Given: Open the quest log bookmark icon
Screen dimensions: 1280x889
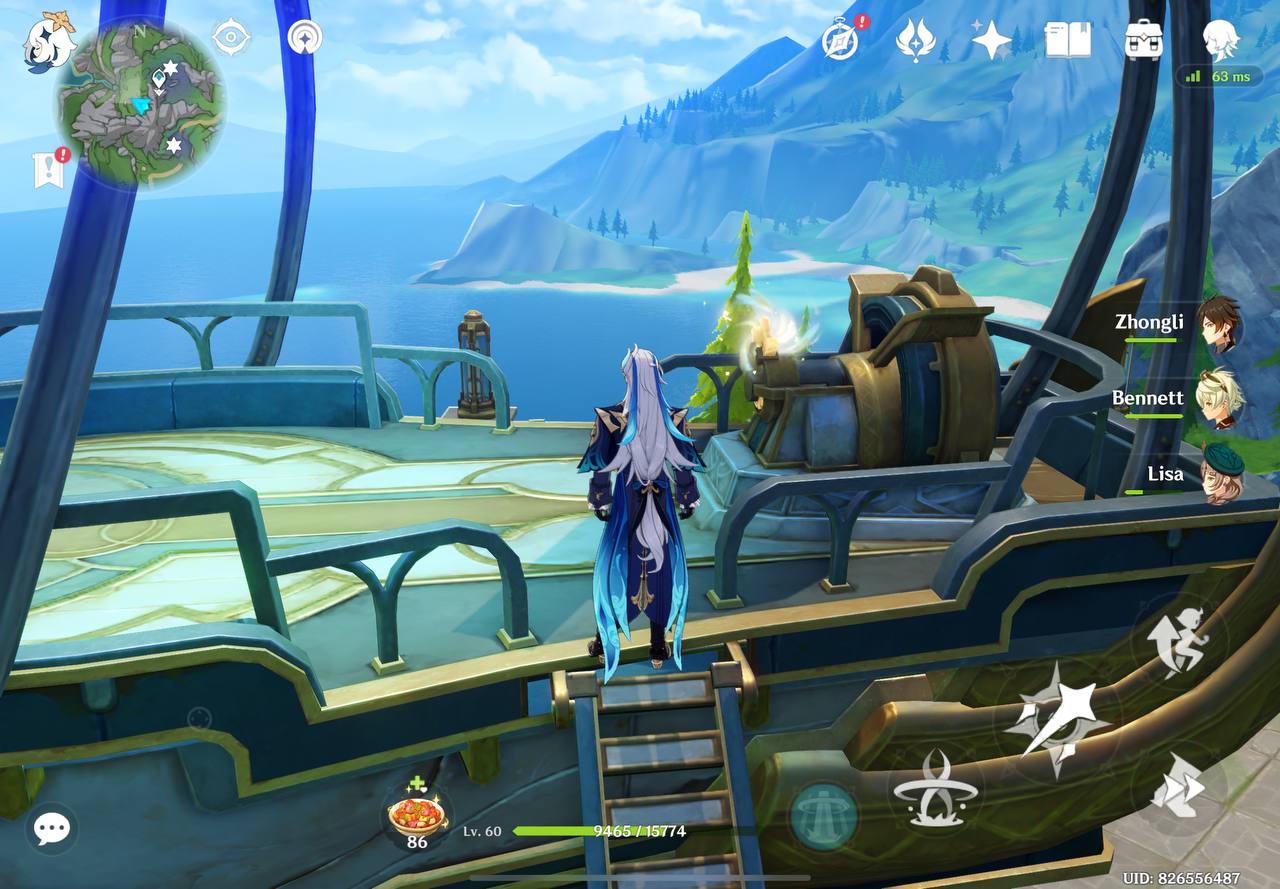Looking at the screenshot, I should click(48, 170).
